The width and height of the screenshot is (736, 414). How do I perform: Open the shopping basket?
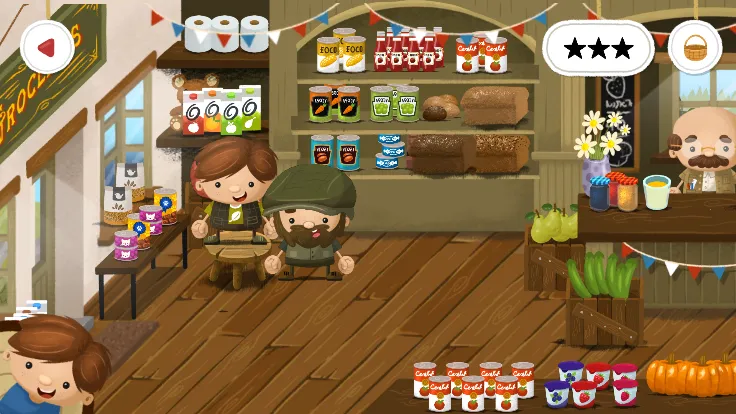pyautogui.click(x=694, y=47)
